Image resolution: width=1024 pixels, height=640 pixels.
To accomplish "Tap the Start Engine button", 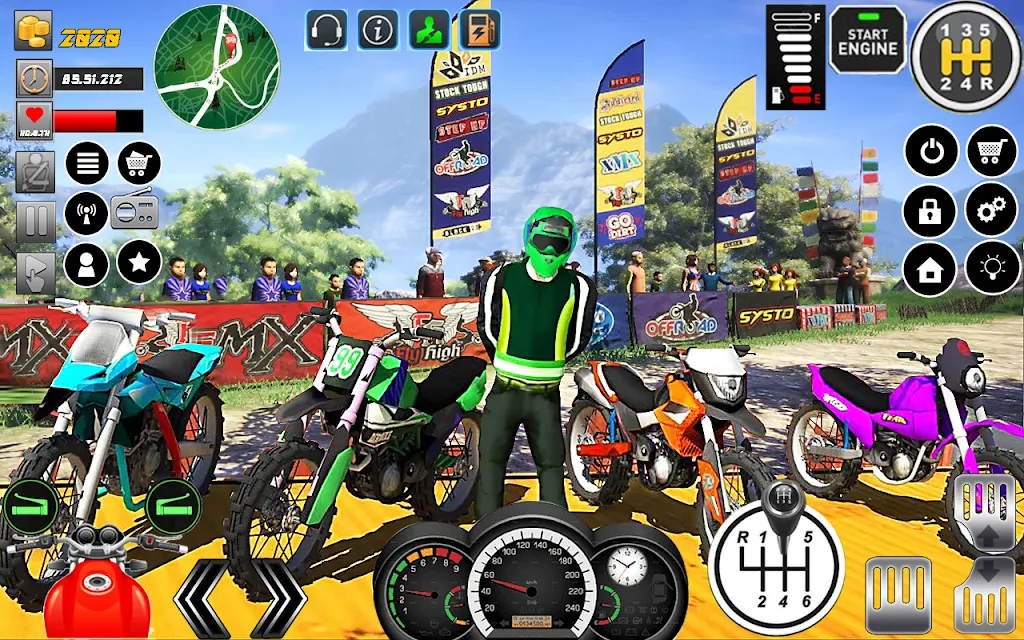I will coord(867,40).
